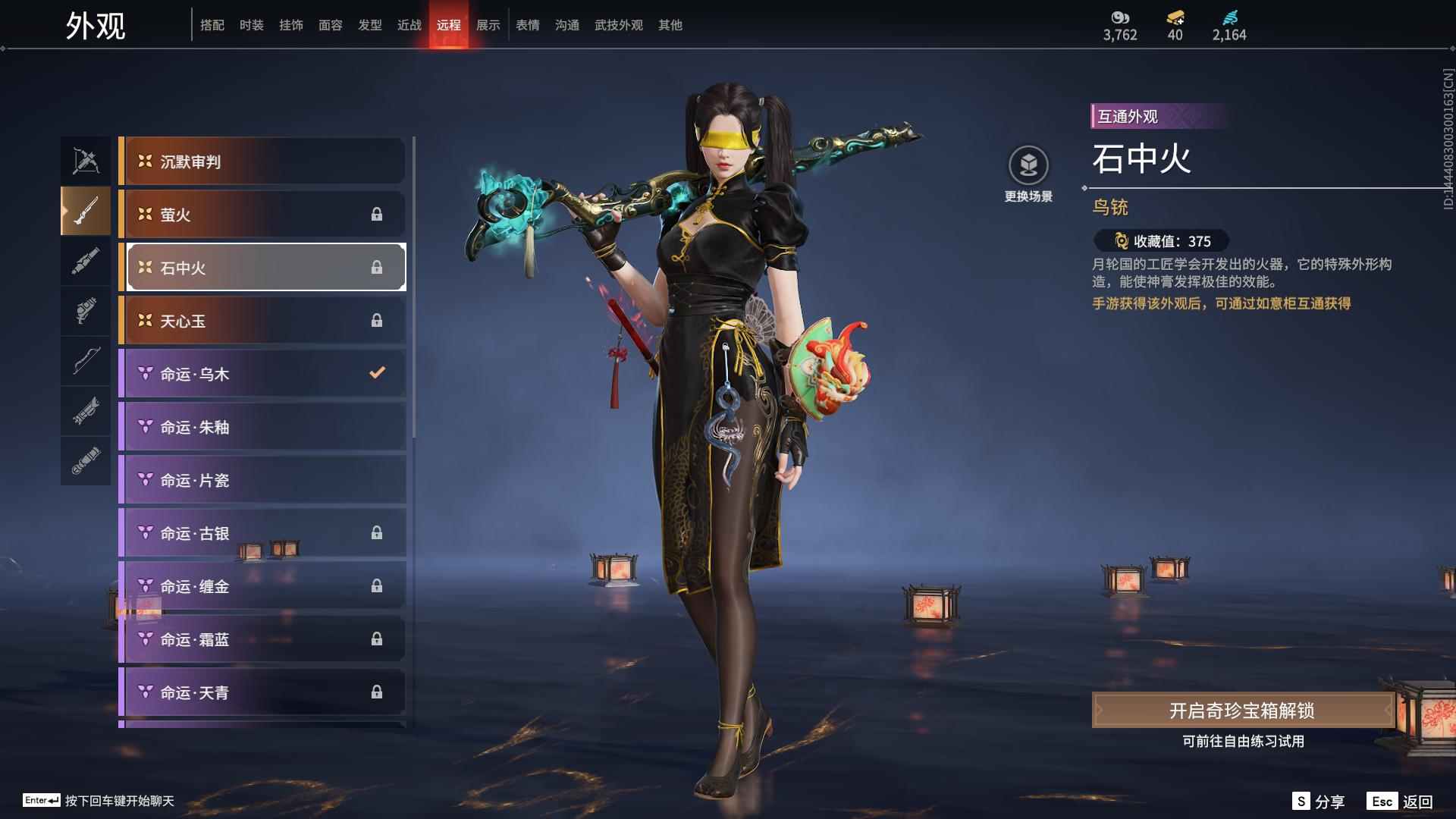
Task: Click 返回 to go back
Action: [x=1400, y=802]
